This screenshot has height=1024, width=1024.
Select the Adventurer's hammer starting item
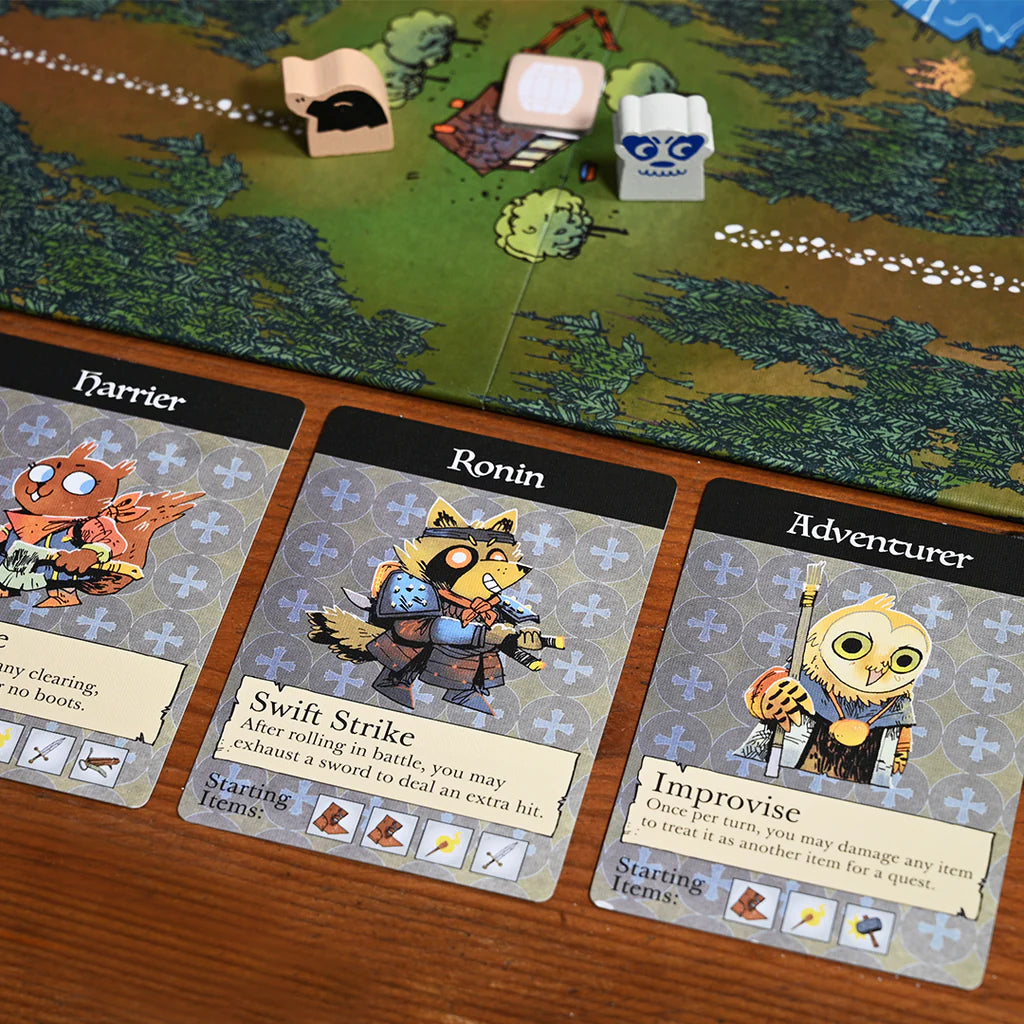(866, 929)
